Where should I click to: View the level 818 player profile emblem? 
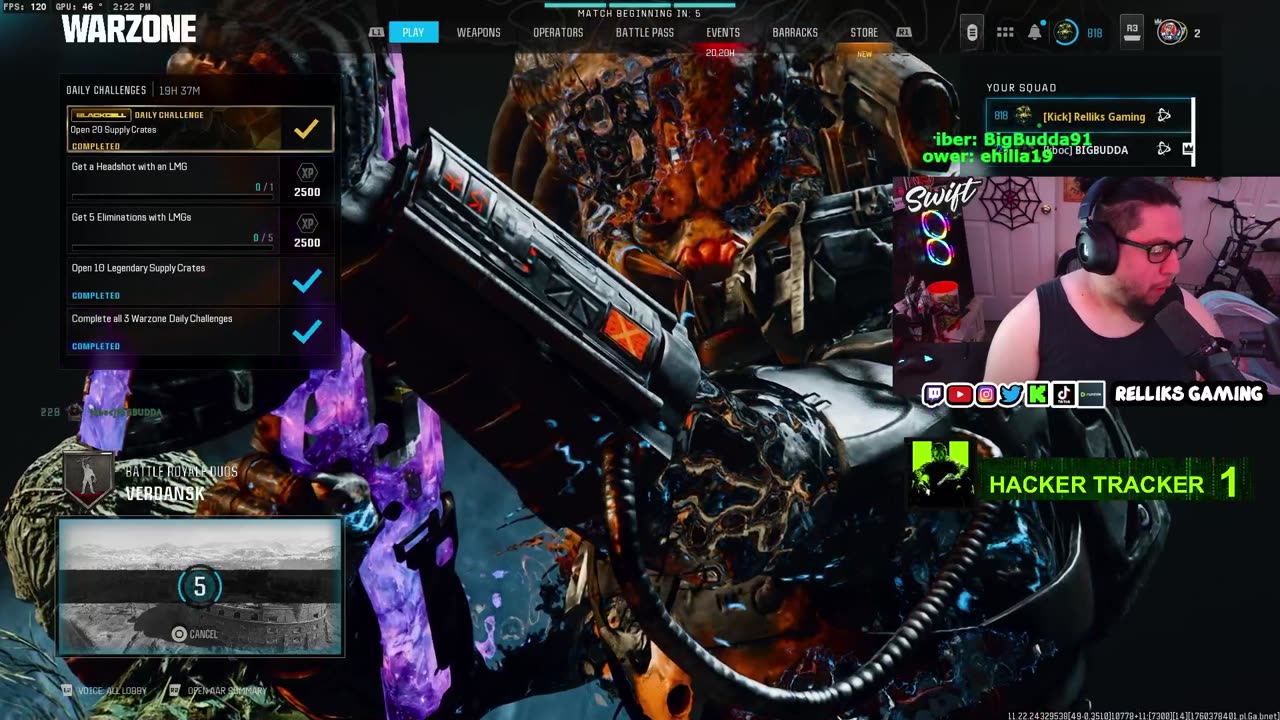pyautogui.click(x=1066, y=32)
